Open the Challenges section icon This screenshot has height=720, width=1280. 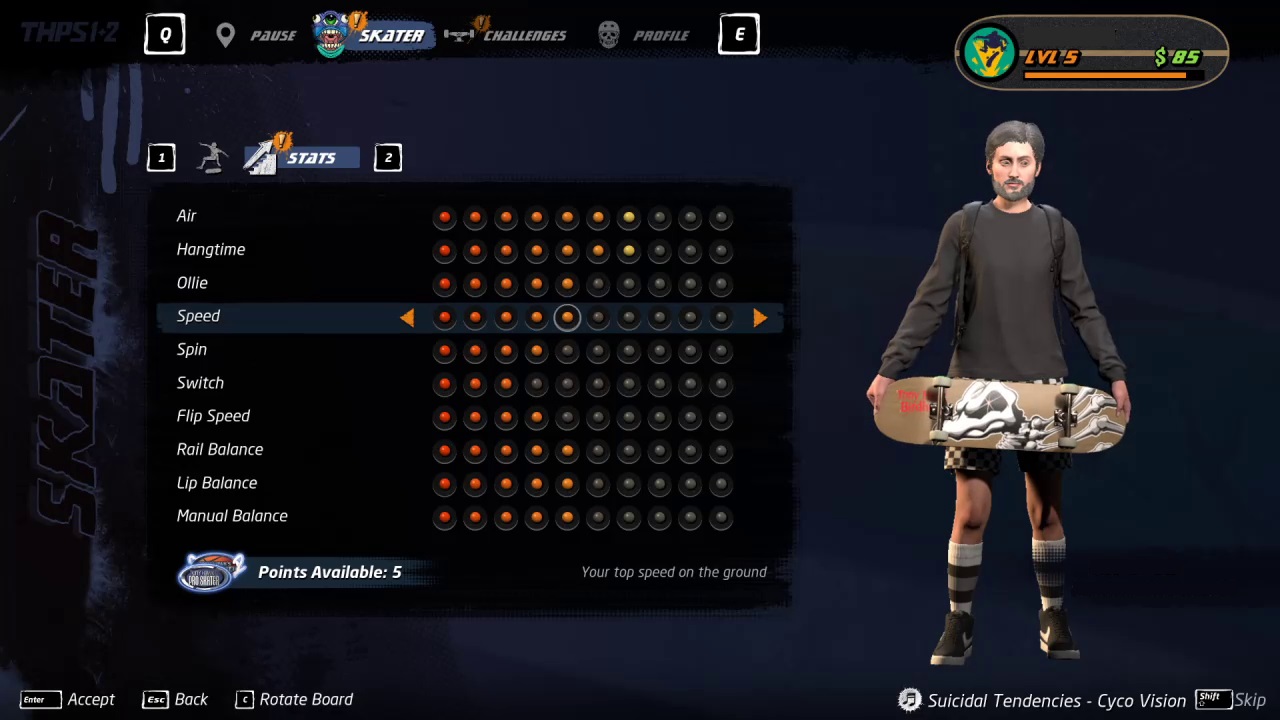tap(459, 33)
